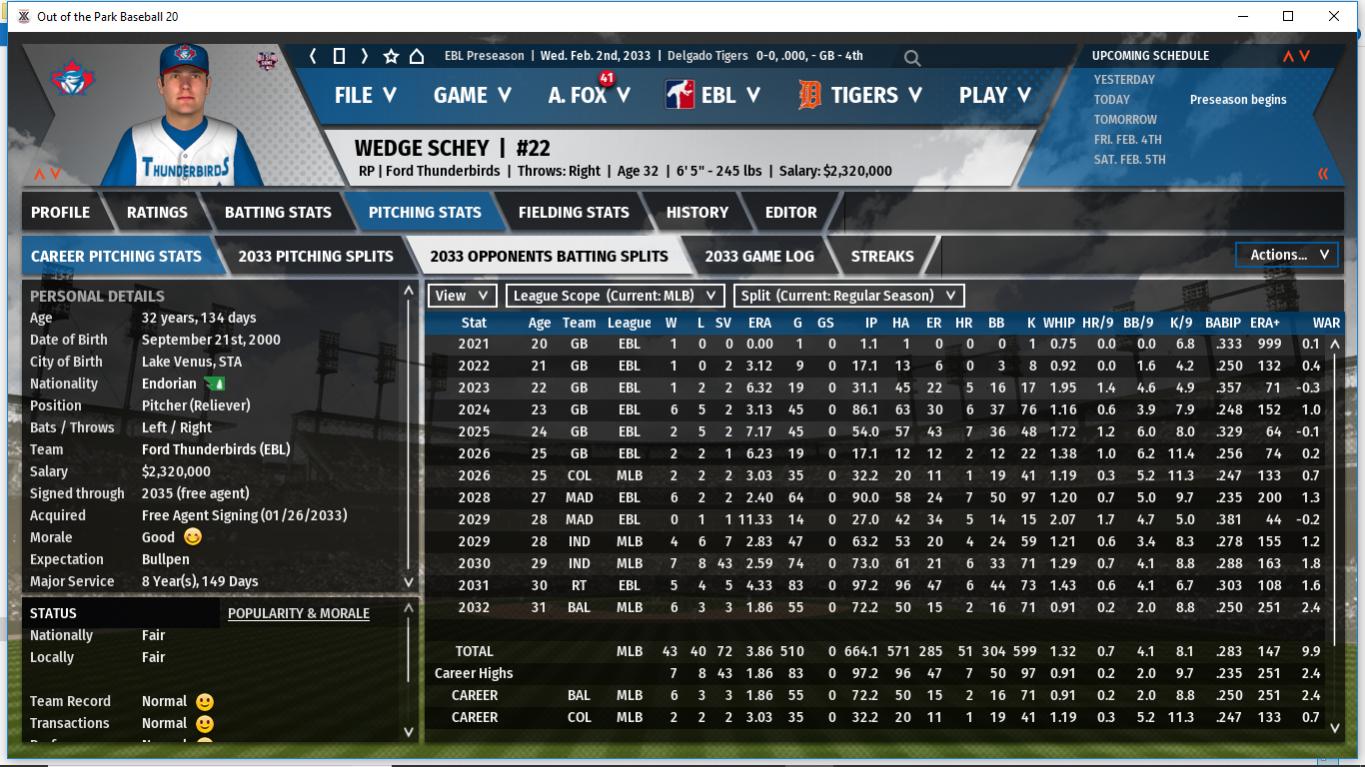Open the PLAY menu
The height and width of the screenshot is (767, 1365).
(x=994, y=96)
